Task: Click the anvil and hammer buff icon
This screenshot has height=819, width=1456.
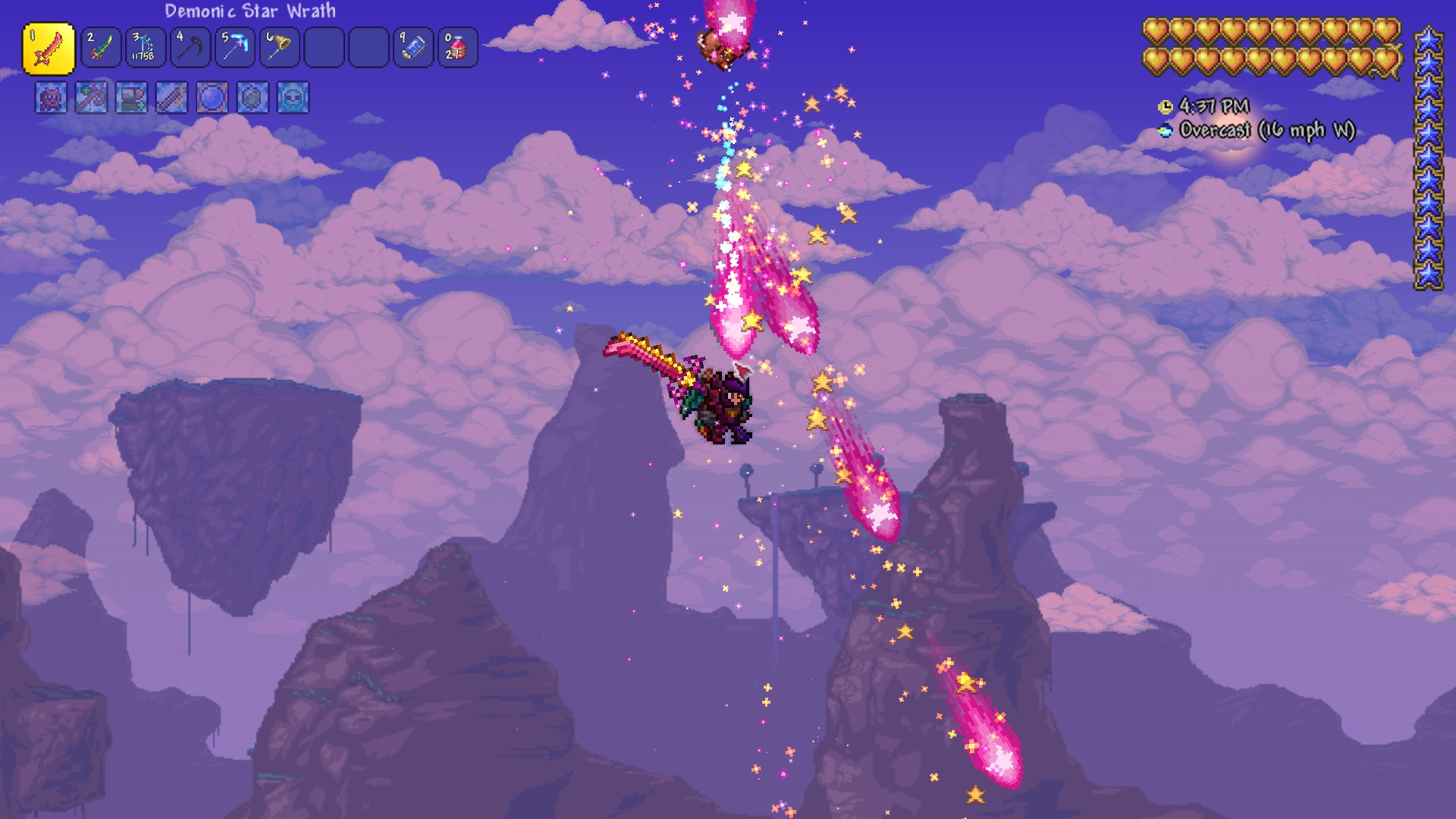Action: pos(131,98)
